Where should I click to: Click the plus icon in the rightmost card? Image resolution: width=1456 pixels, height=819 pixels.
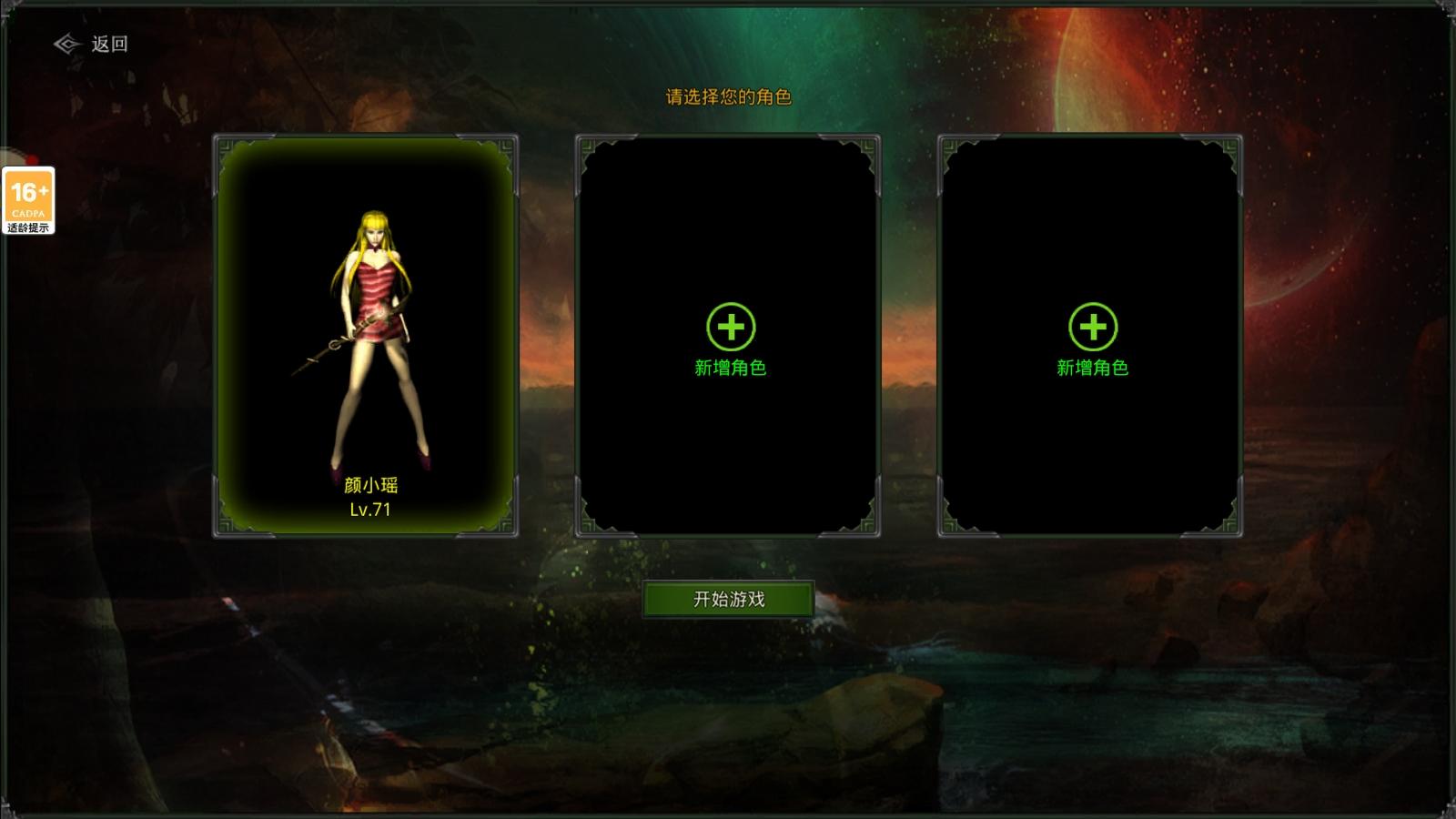pyautogui.click(x=1092, y=326)
